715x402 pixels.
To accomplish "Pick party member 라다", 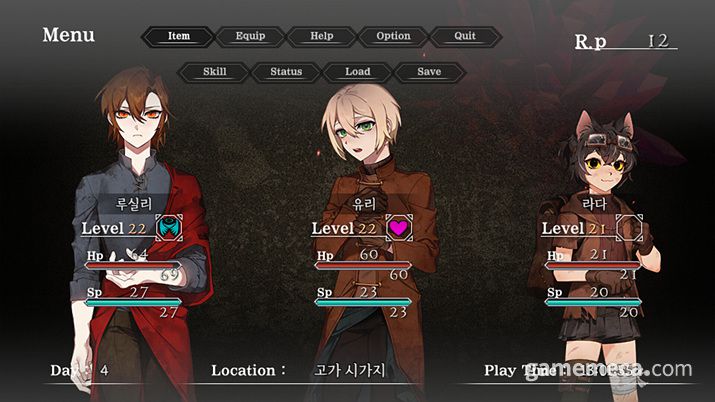I will point(594,201).
